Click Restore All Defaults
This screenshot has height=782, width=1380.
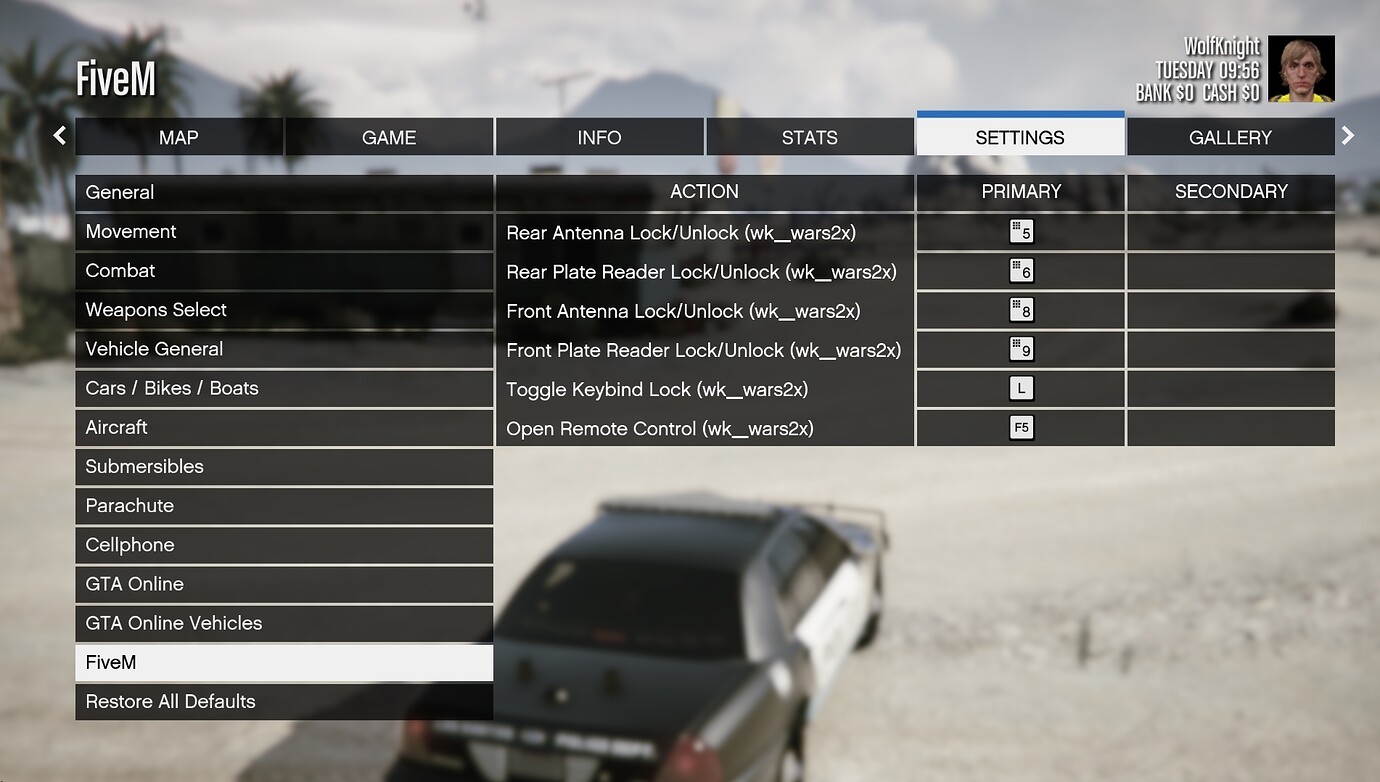(x=284, y=701)
